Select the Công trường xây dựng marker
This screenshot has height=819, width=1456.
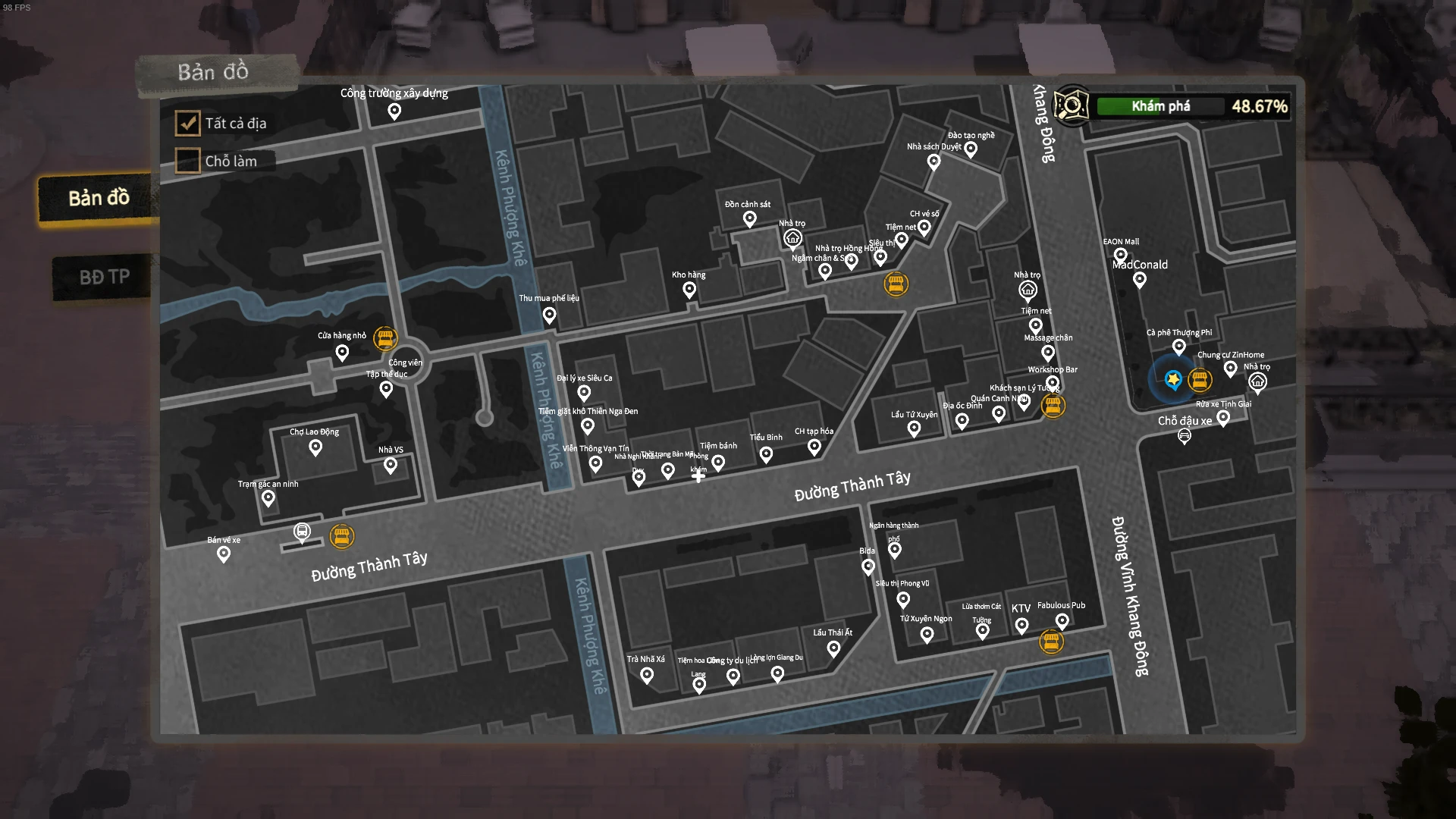coord(394,111)
